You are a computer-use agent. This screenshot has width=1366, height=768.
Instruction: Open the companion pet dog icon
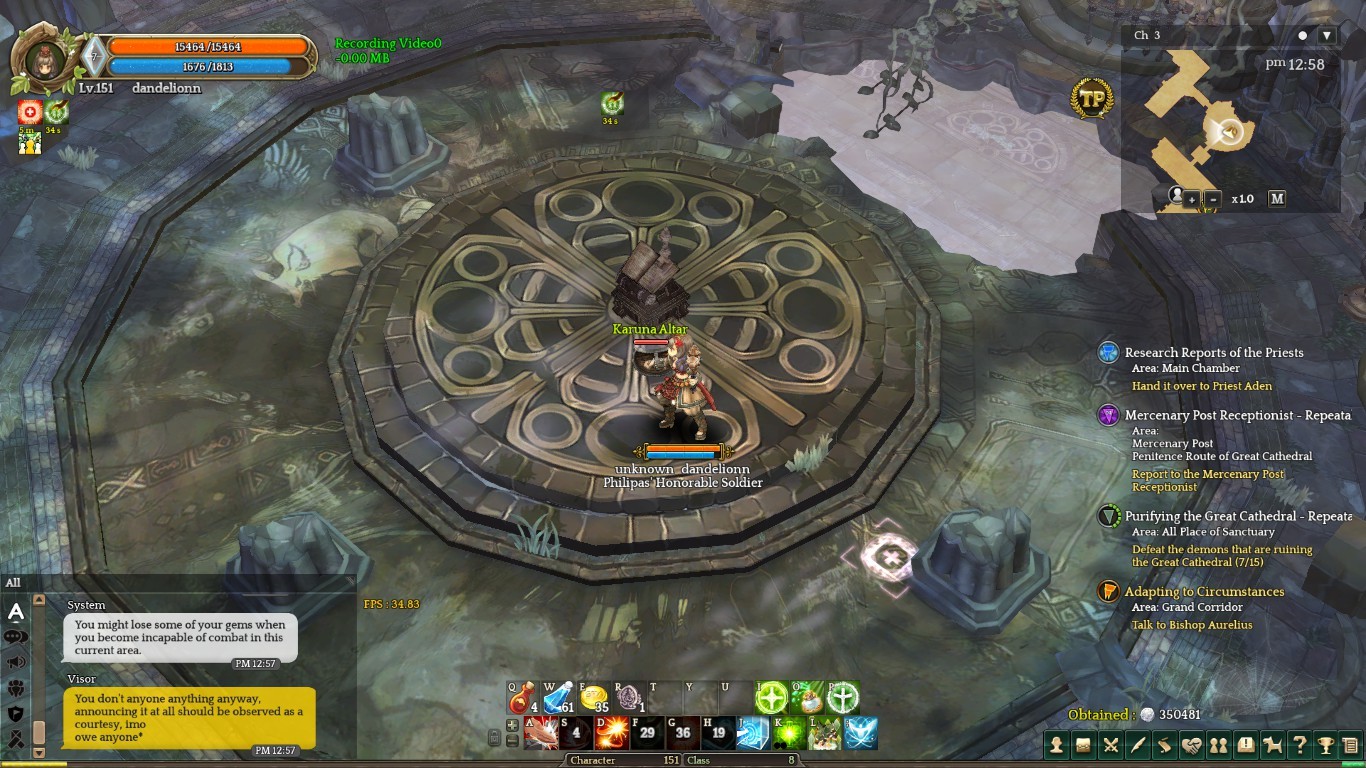(x=1272, y=745)
